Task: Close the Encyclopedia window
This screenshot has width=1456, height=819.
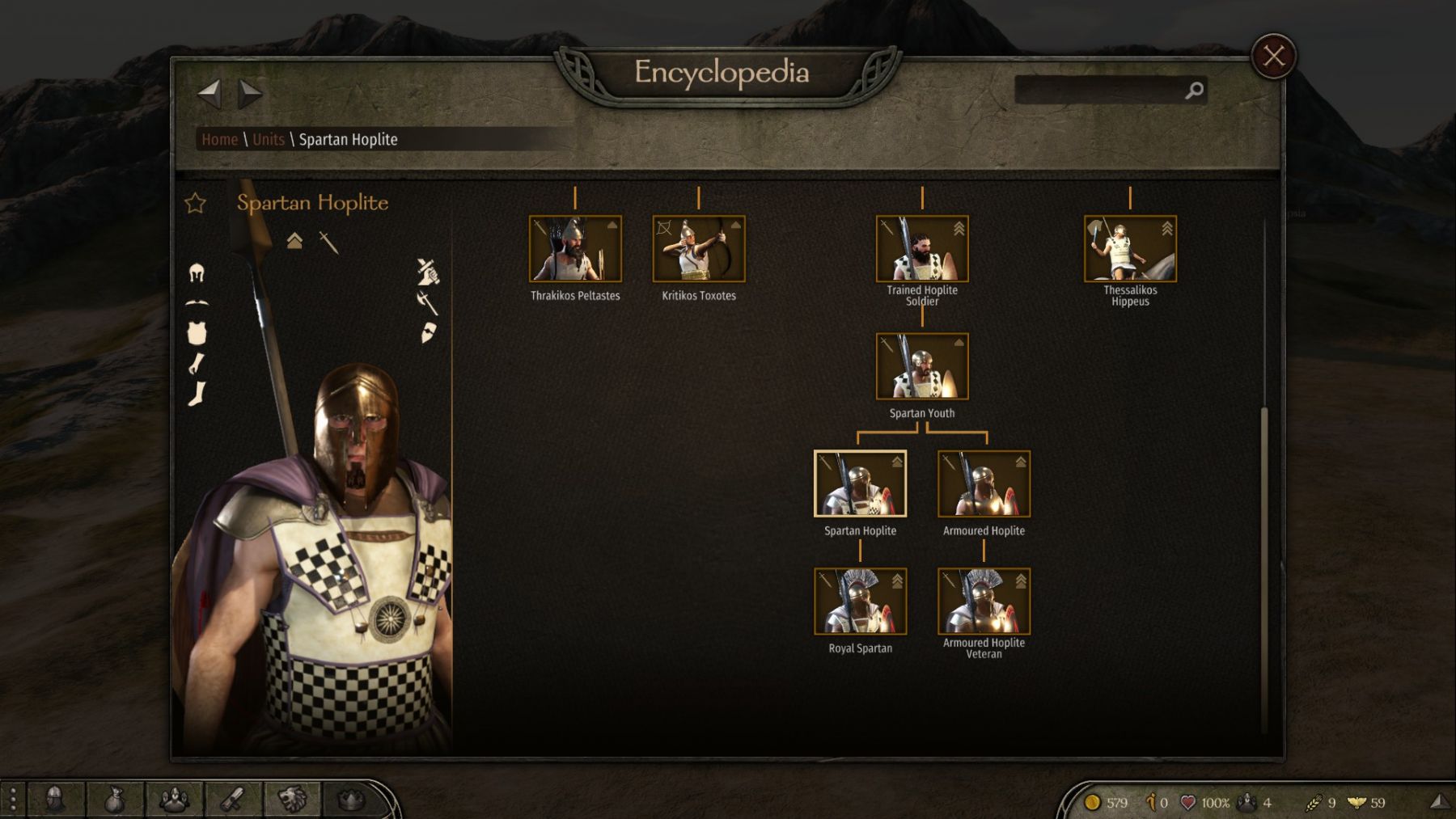Action: [1273, 57]
